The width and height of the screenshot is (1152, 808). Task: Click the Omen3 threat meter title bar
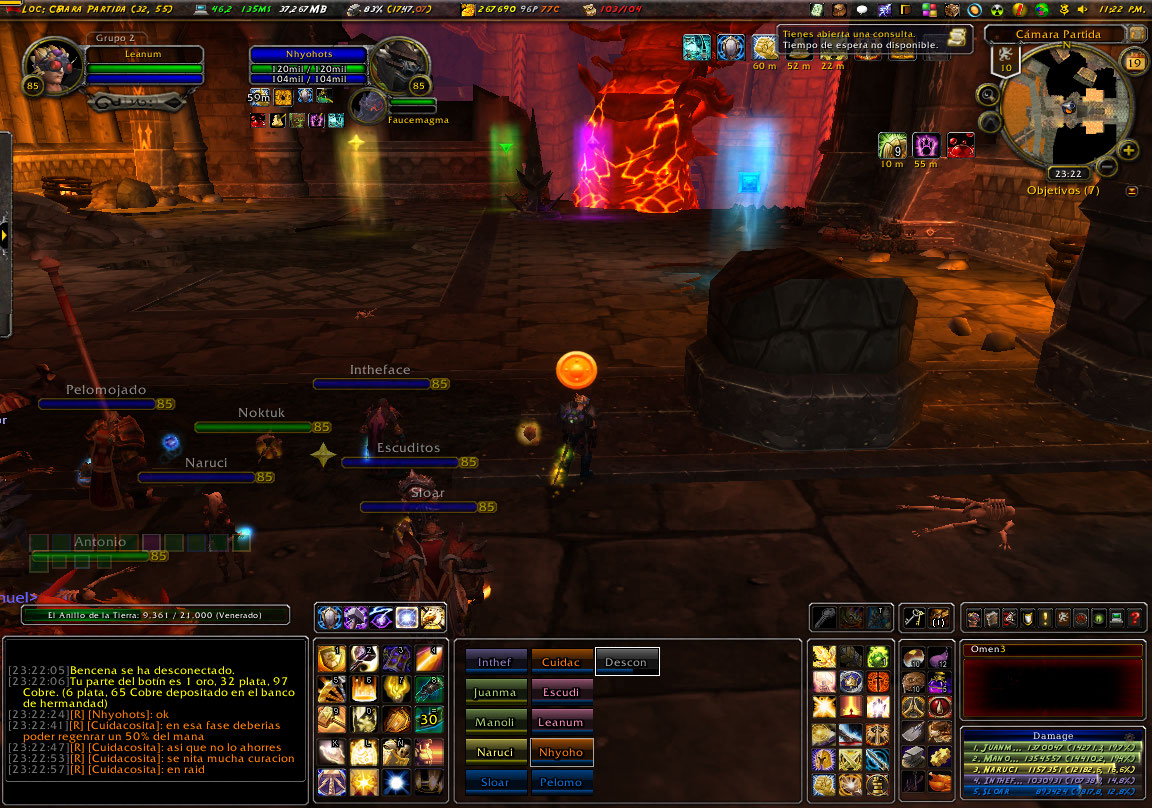click(1052, 650)
